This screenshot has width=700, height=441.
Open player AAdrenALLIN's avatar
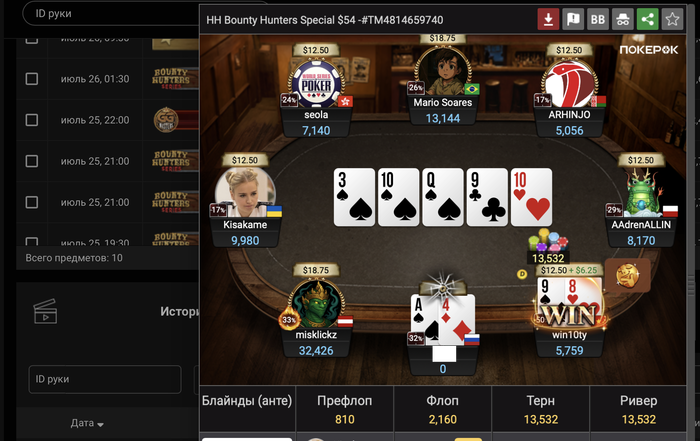coord(641,192)
